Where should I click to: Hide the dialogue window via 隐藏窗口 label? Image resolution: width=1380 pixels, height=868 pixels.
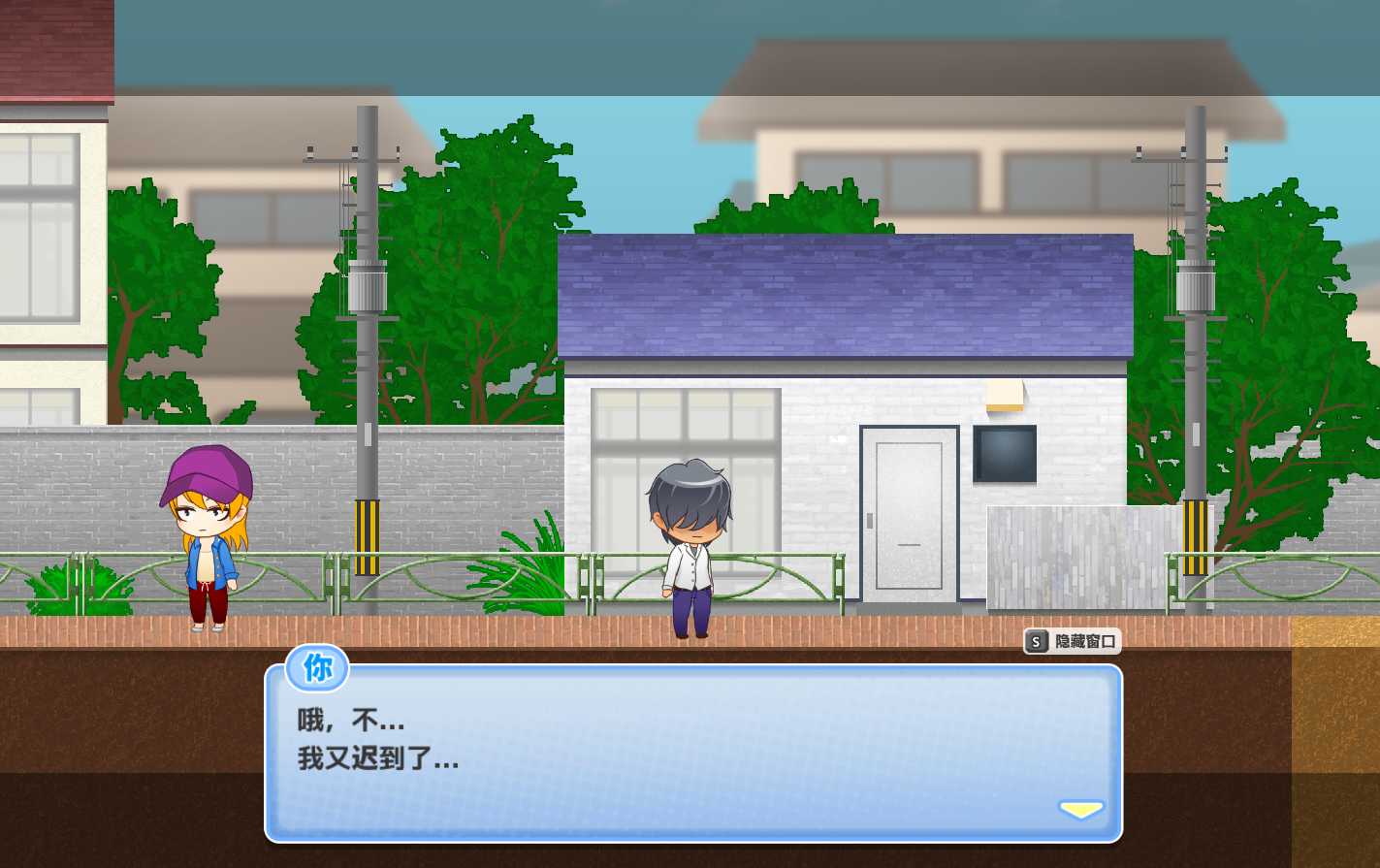(x=1086, y=640)
